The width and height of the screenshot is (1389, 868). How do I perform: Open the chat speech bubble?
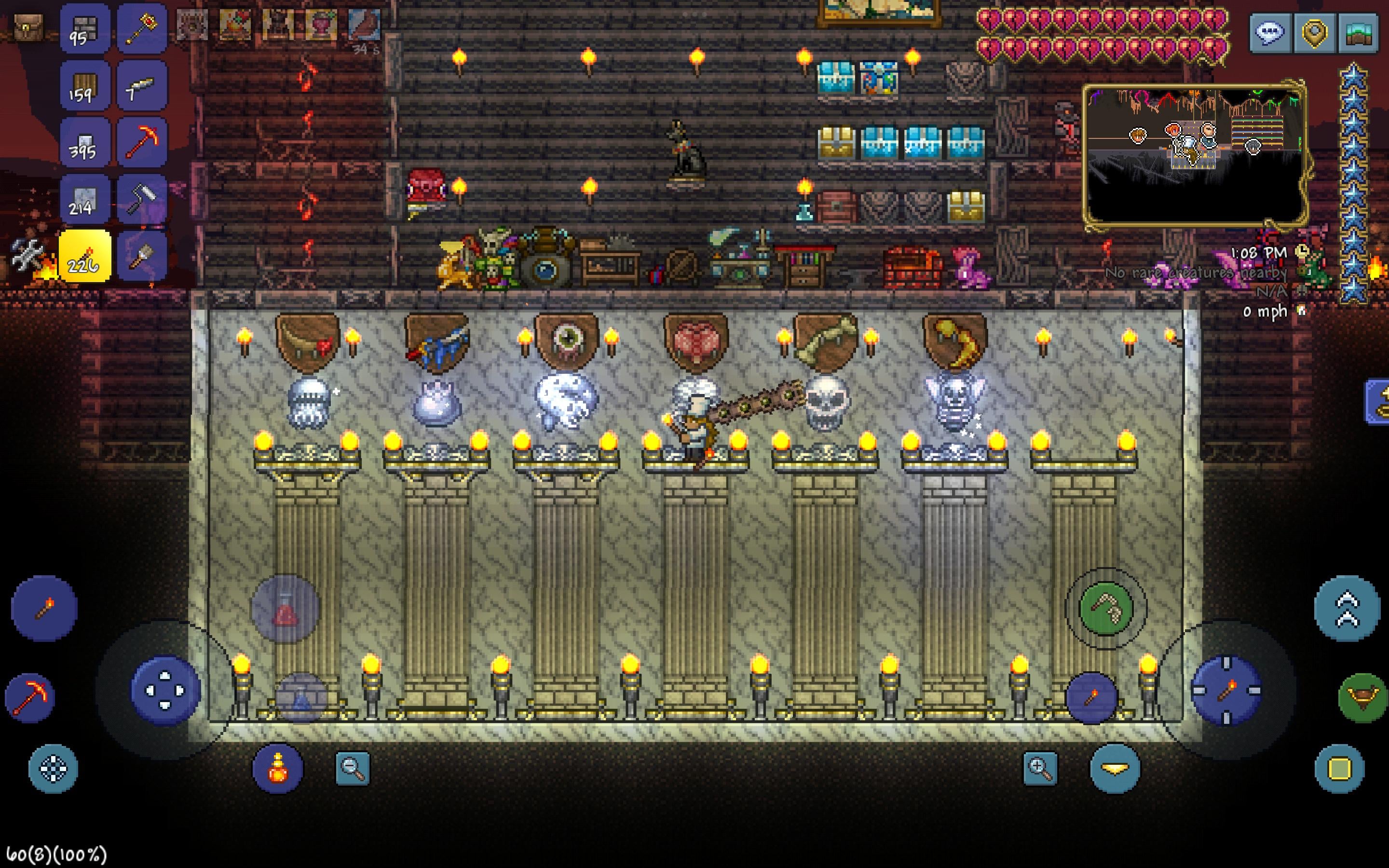(x=1270, y=33)
